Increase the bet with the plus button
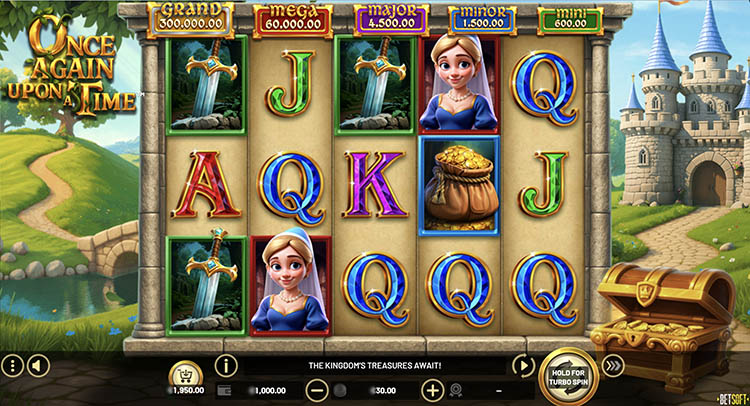This screenshot has height=406, width=750. [432, 390]
